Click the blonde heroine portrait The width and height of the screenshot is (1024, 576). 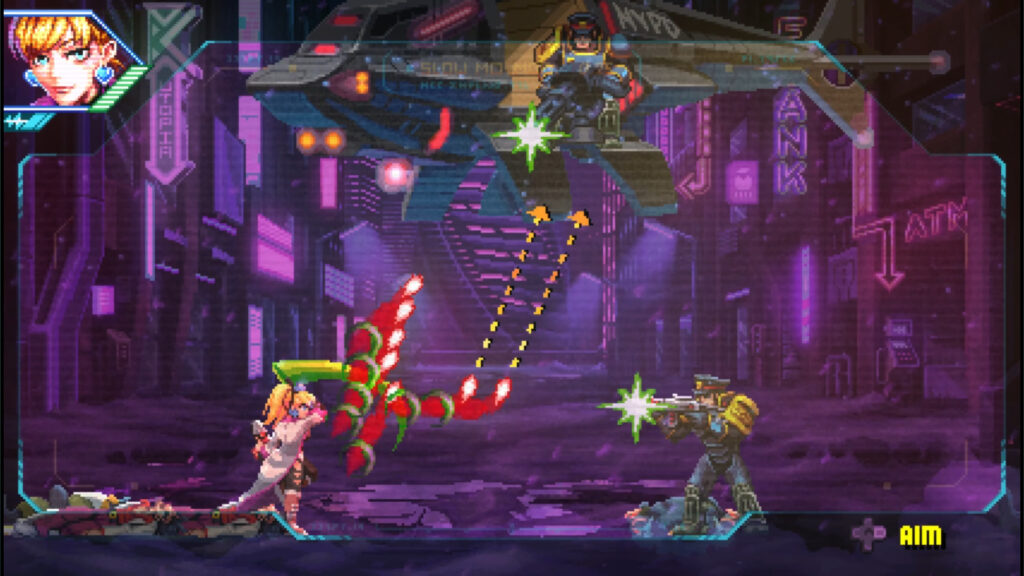[62, 57]
